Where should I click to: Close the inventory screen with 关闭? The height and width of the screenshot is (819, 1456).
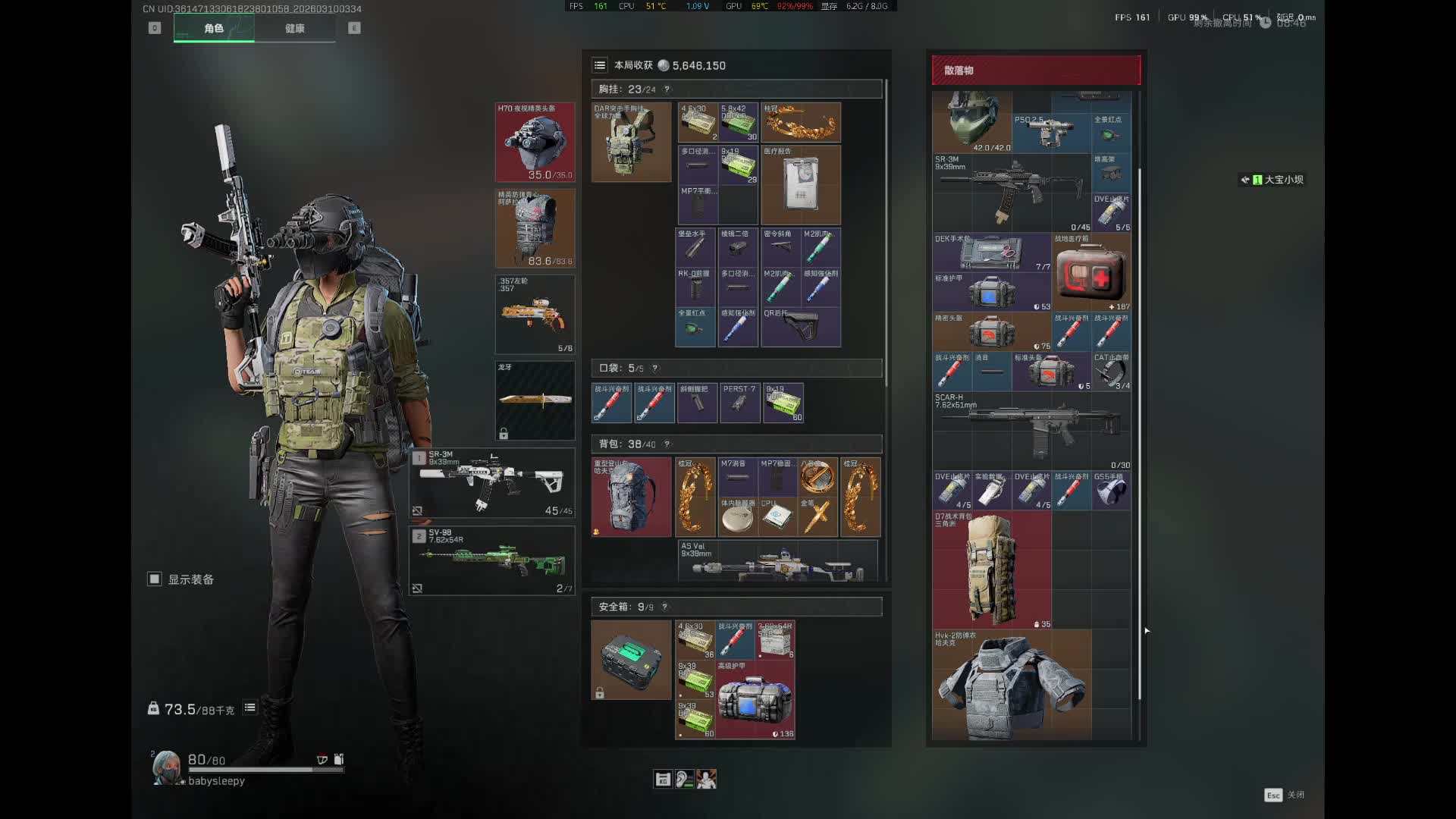1285,795
